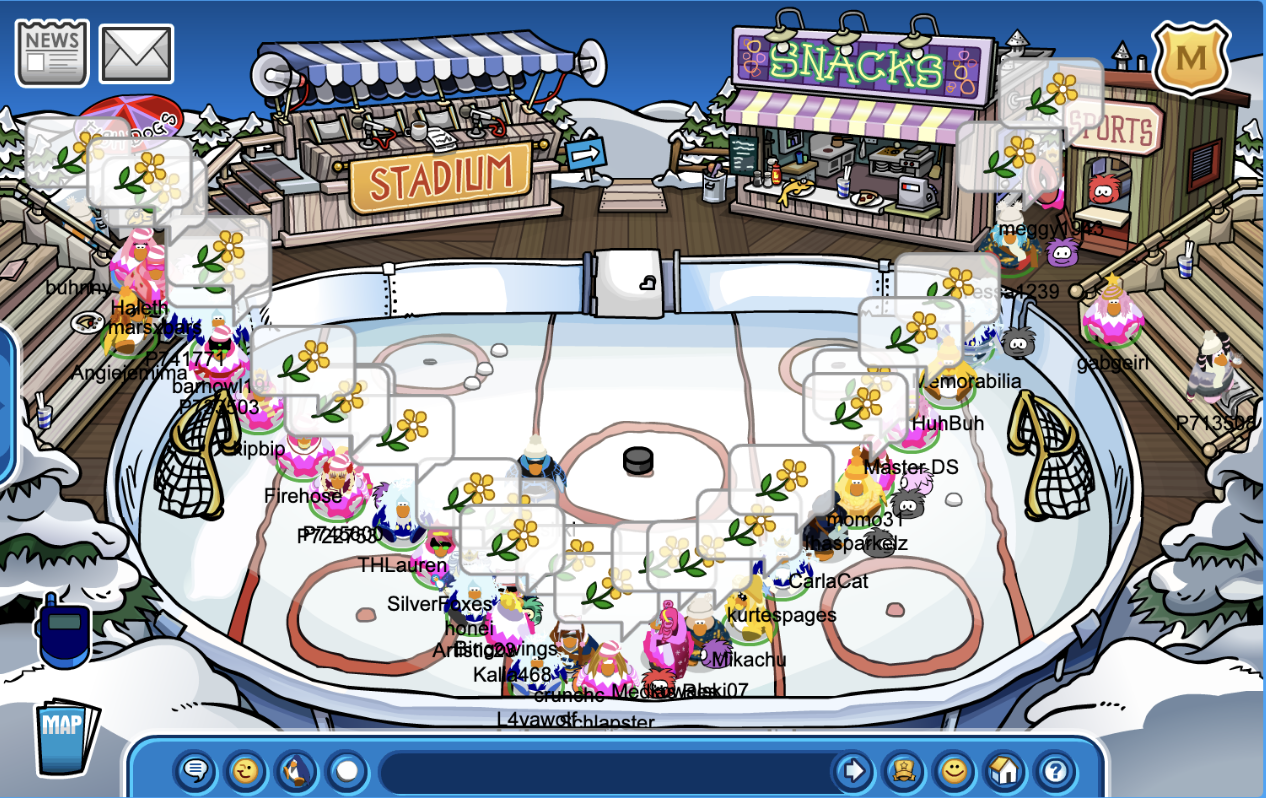Screen dimensions: 1266x798
Task: Open the penguin actions menu
Action: coord(296,771)
